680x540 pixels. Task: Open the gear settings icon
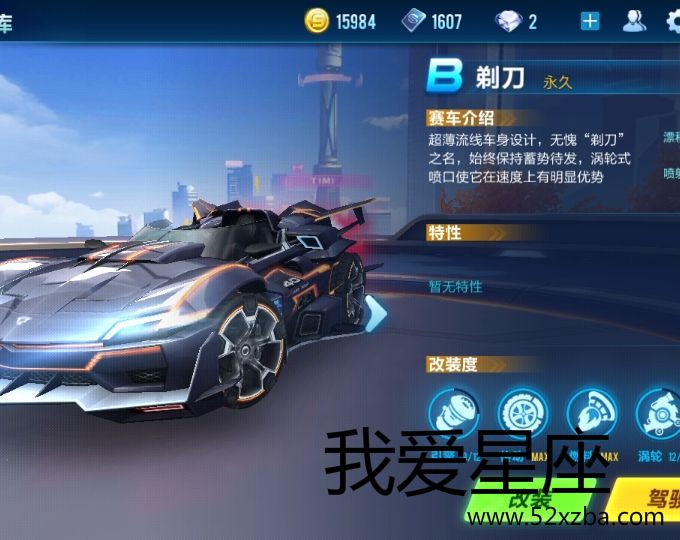[x=673, y=21]
